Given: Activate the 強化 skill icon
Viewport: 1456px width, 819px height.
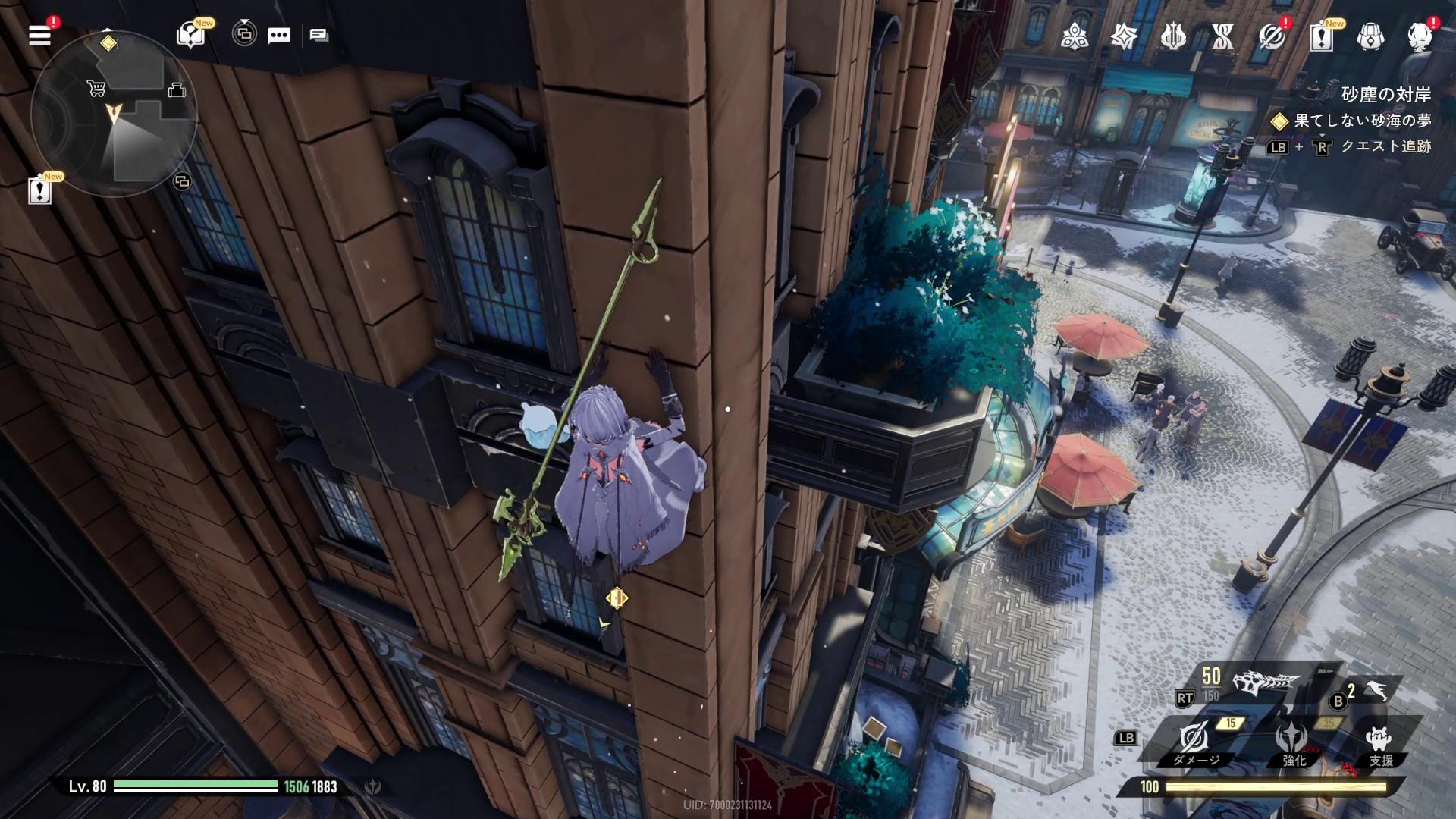Looking at the screenshot, I should [x=1293, y=739].
